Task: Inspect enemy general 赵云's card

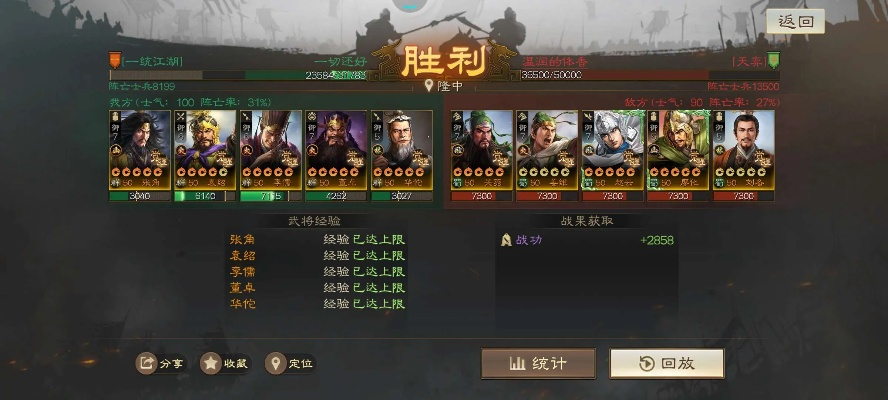Action: click(612, 150)
